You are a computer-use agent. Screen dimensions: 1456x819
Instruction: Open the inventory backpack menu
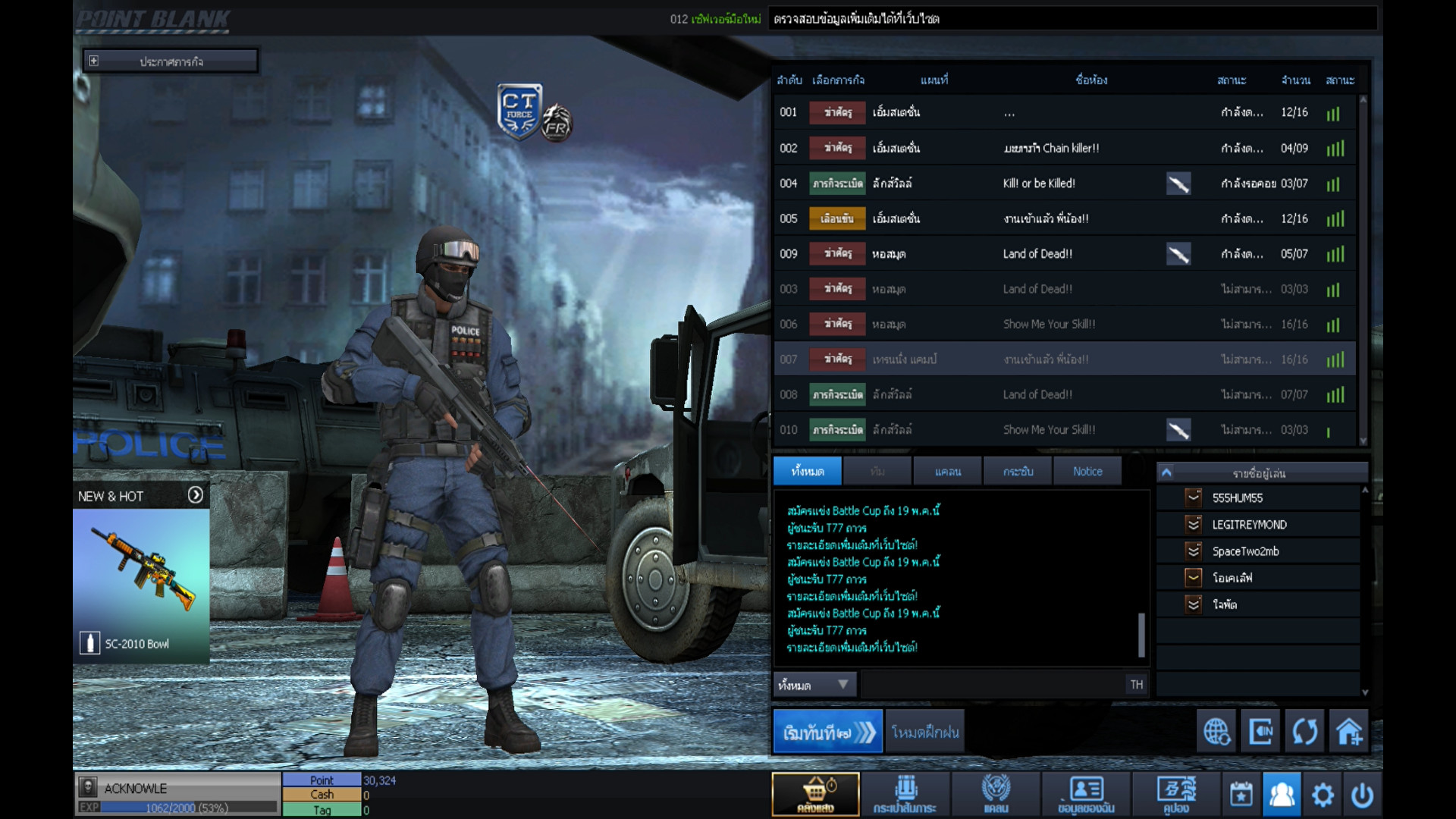click(x=905, y=794)
